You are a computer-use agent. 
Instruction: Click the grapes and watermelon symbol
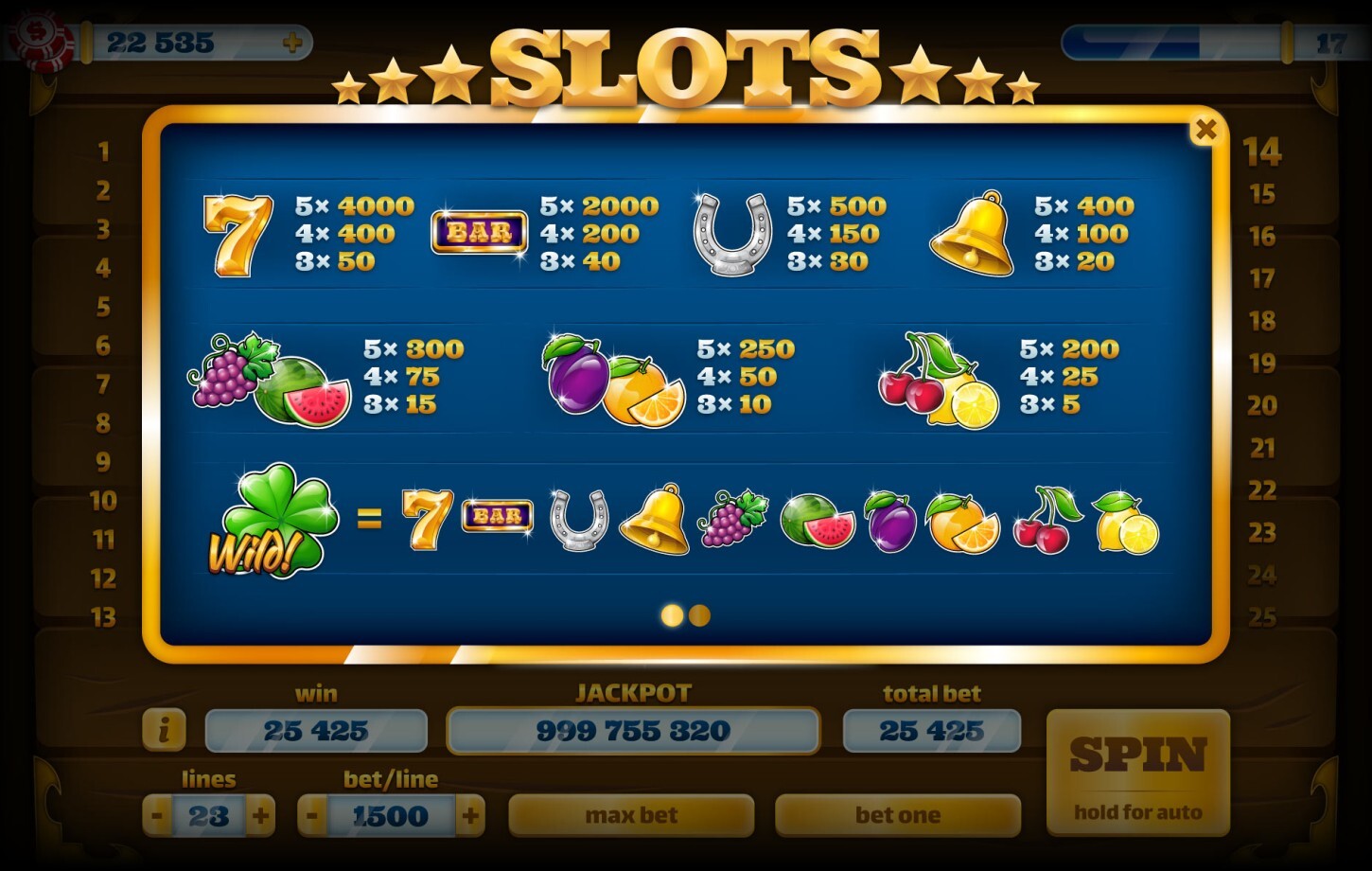[x=266, y=379]
